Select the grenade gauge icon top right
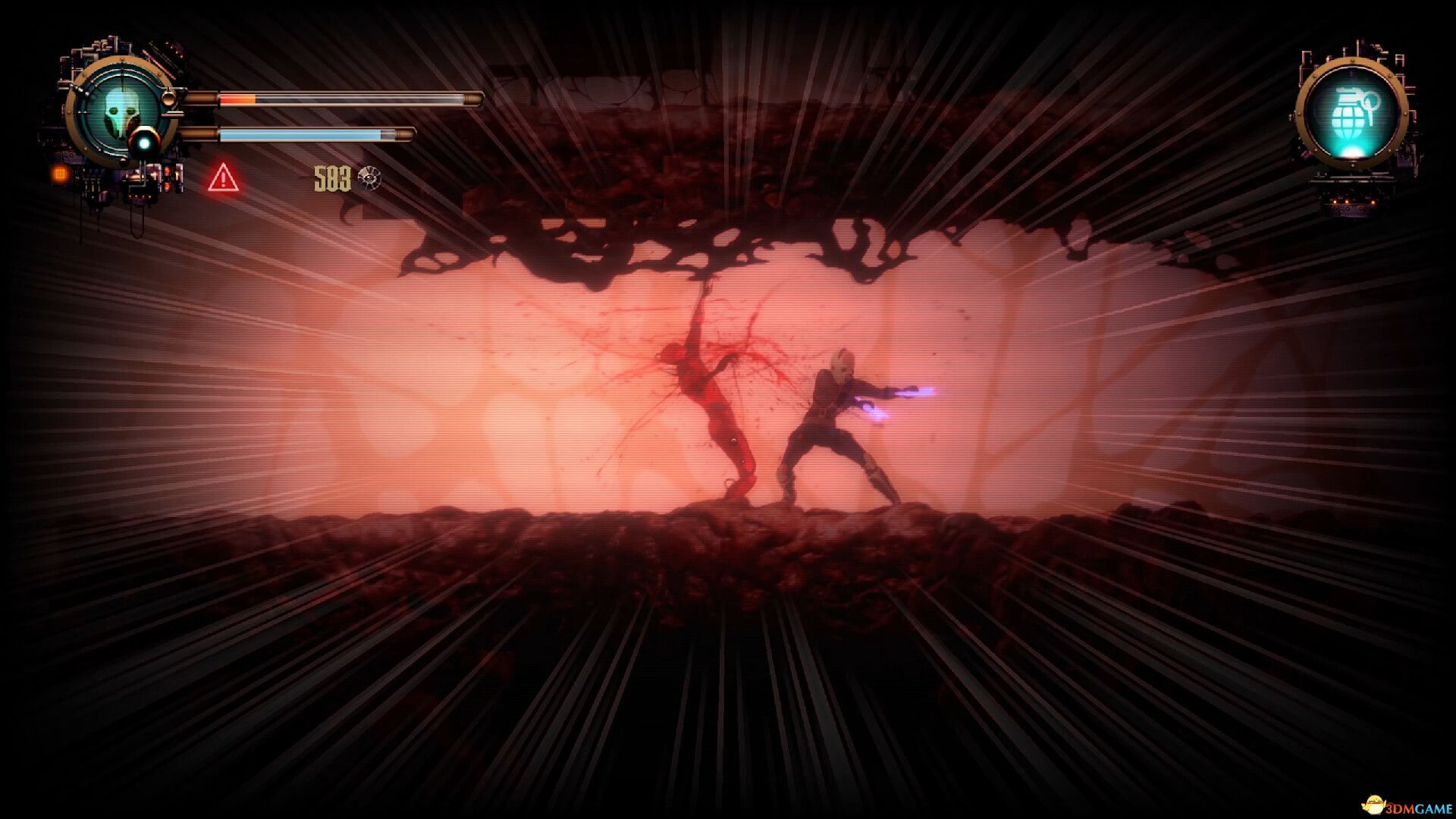Screen dimensions: 1456x819 click(x=1355, y=111)
